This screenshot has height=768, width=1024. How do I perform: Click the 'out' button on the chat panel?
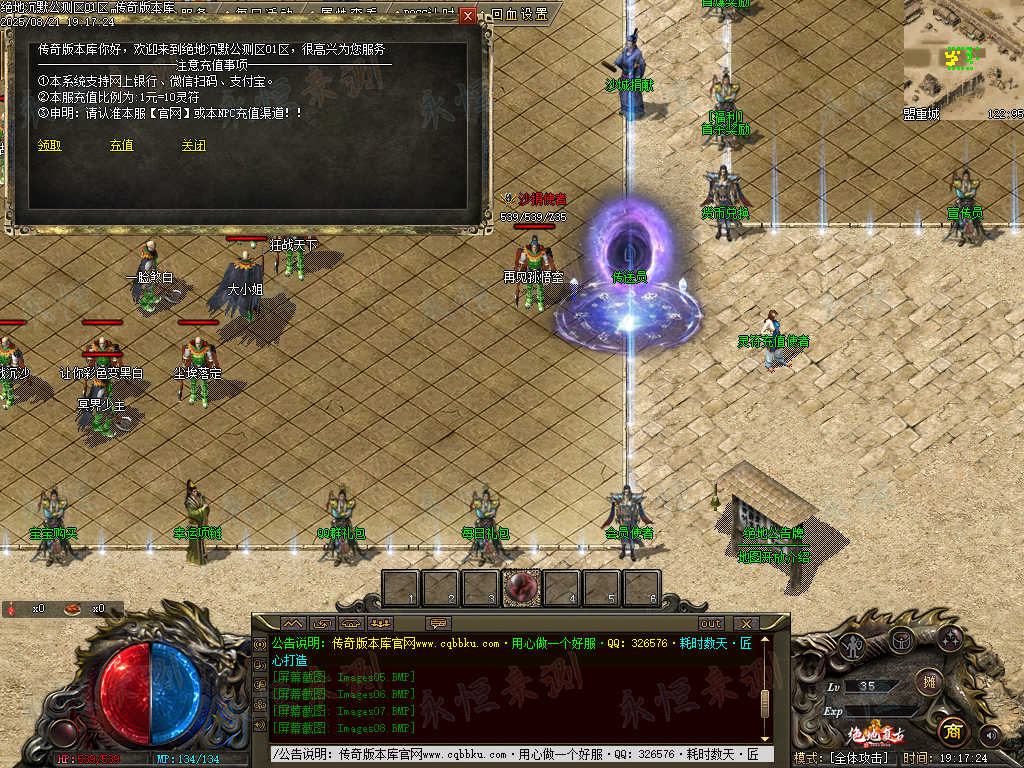click(x=711, y=624)
